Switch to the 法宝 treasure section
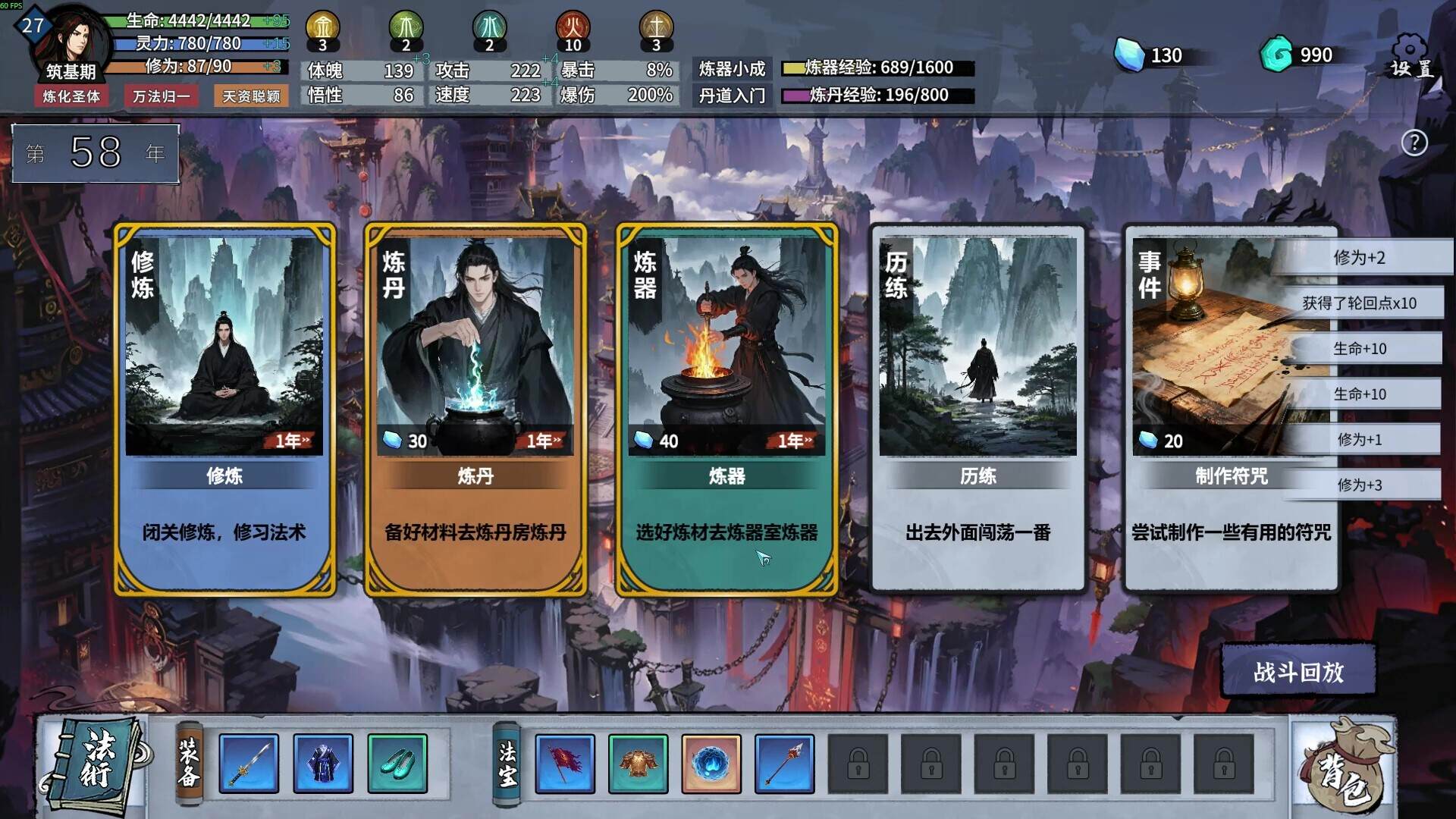The height and width of the screenshot is (819, 1456). coord(507,762)
